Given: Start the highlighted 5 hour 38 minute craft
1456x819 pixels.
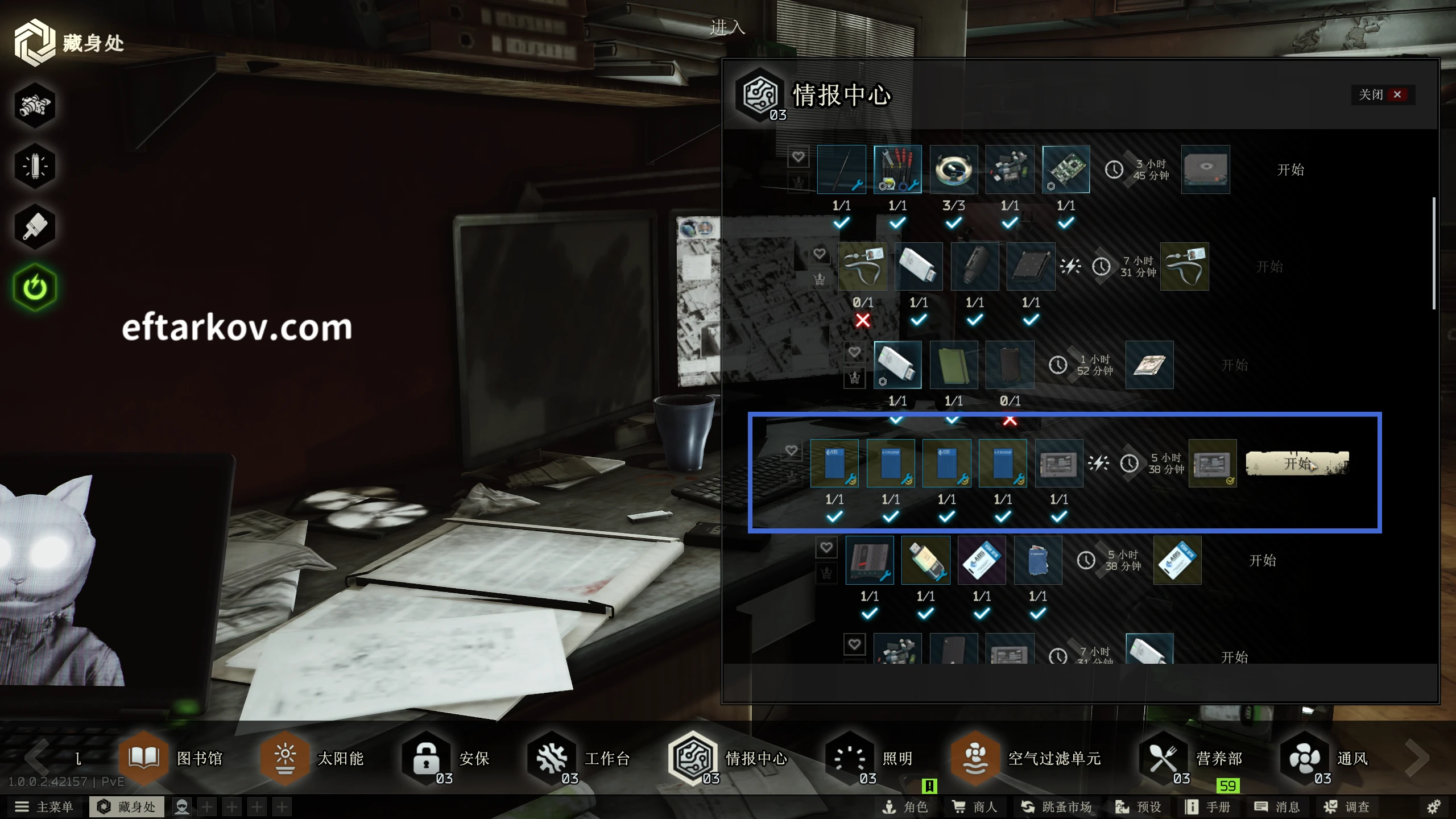Looking at the screenshot, I should pos(1297,464).
